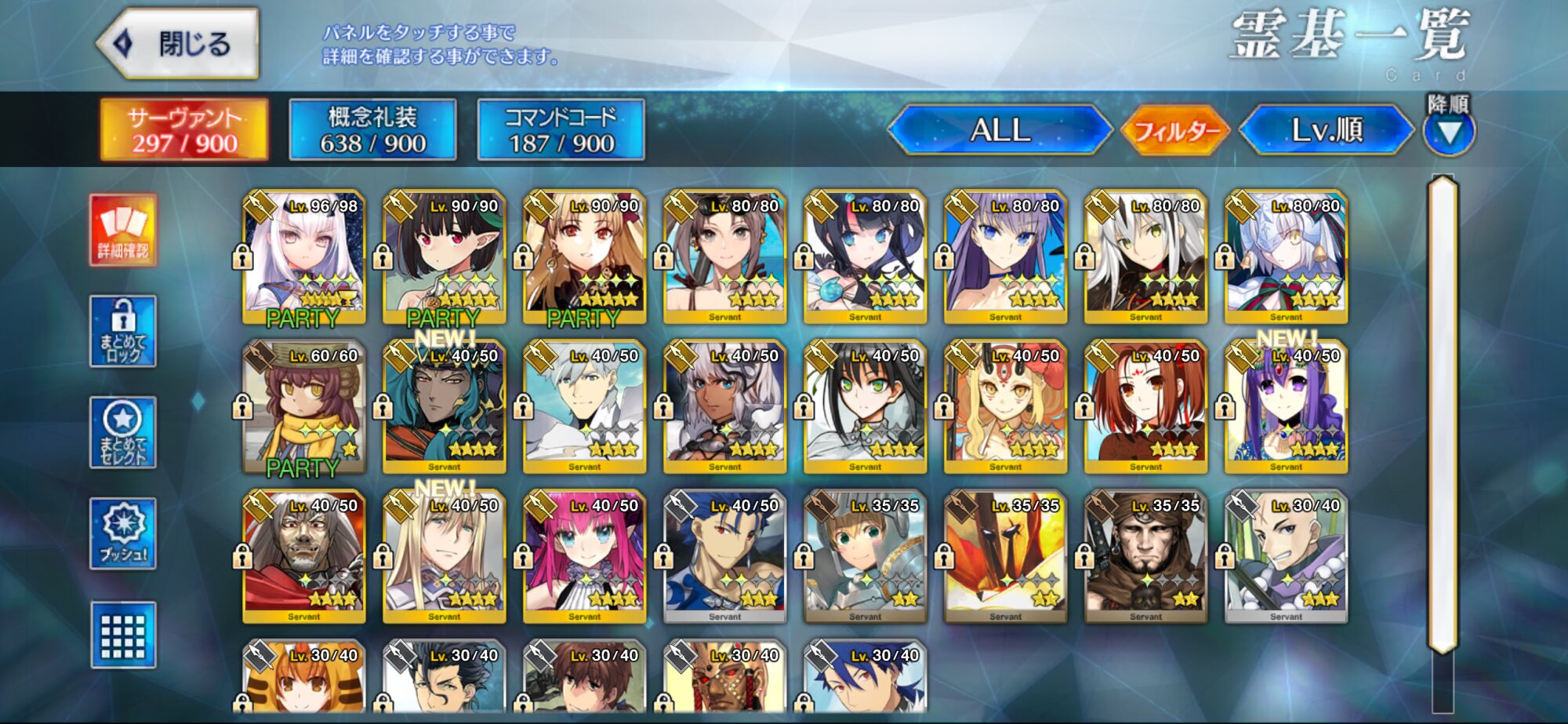Image resolution: width=1568 pixels, height=724 pixels.
Task: Activate the 詳細確認 detail mode
Action: (x=123, y=230)
